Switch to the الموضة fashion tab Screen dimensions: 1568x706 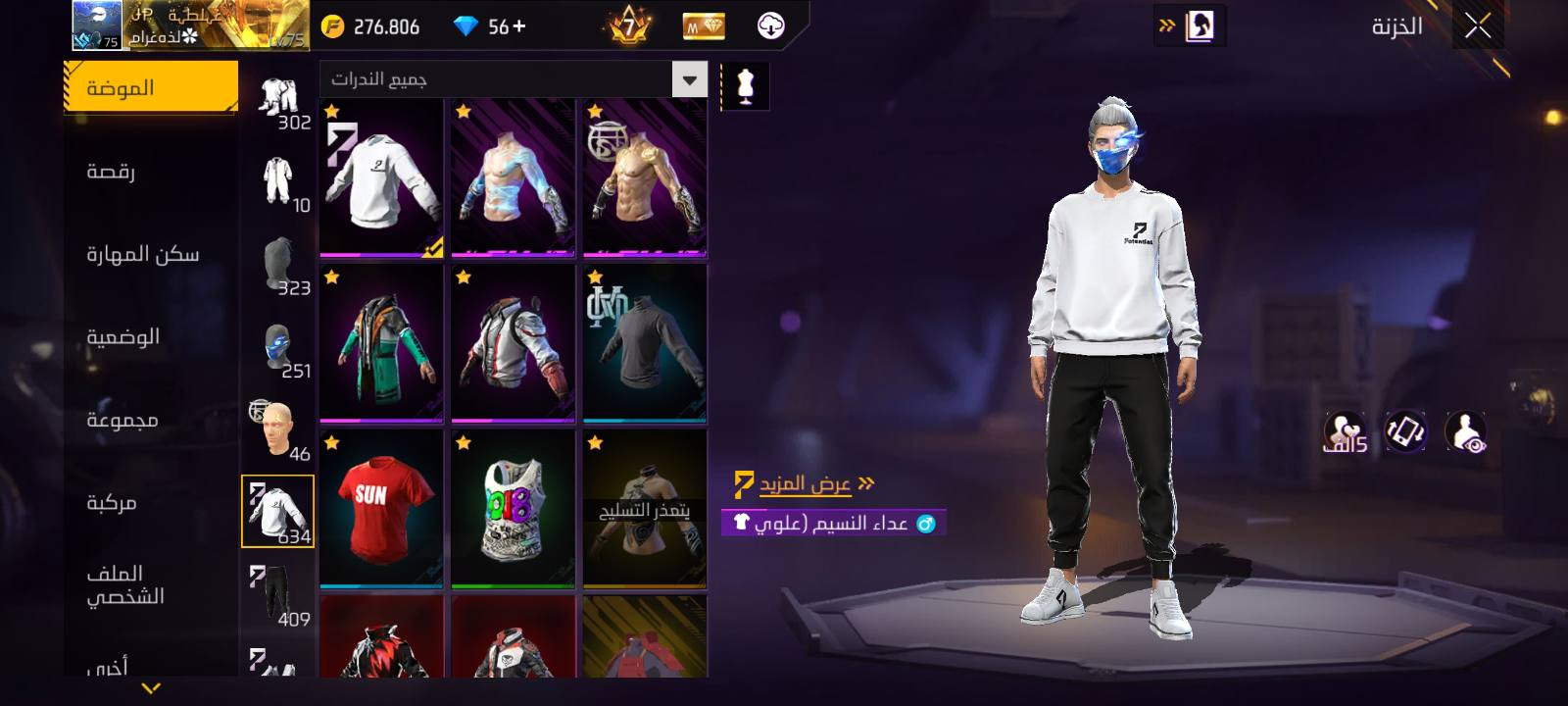point(151,88)
